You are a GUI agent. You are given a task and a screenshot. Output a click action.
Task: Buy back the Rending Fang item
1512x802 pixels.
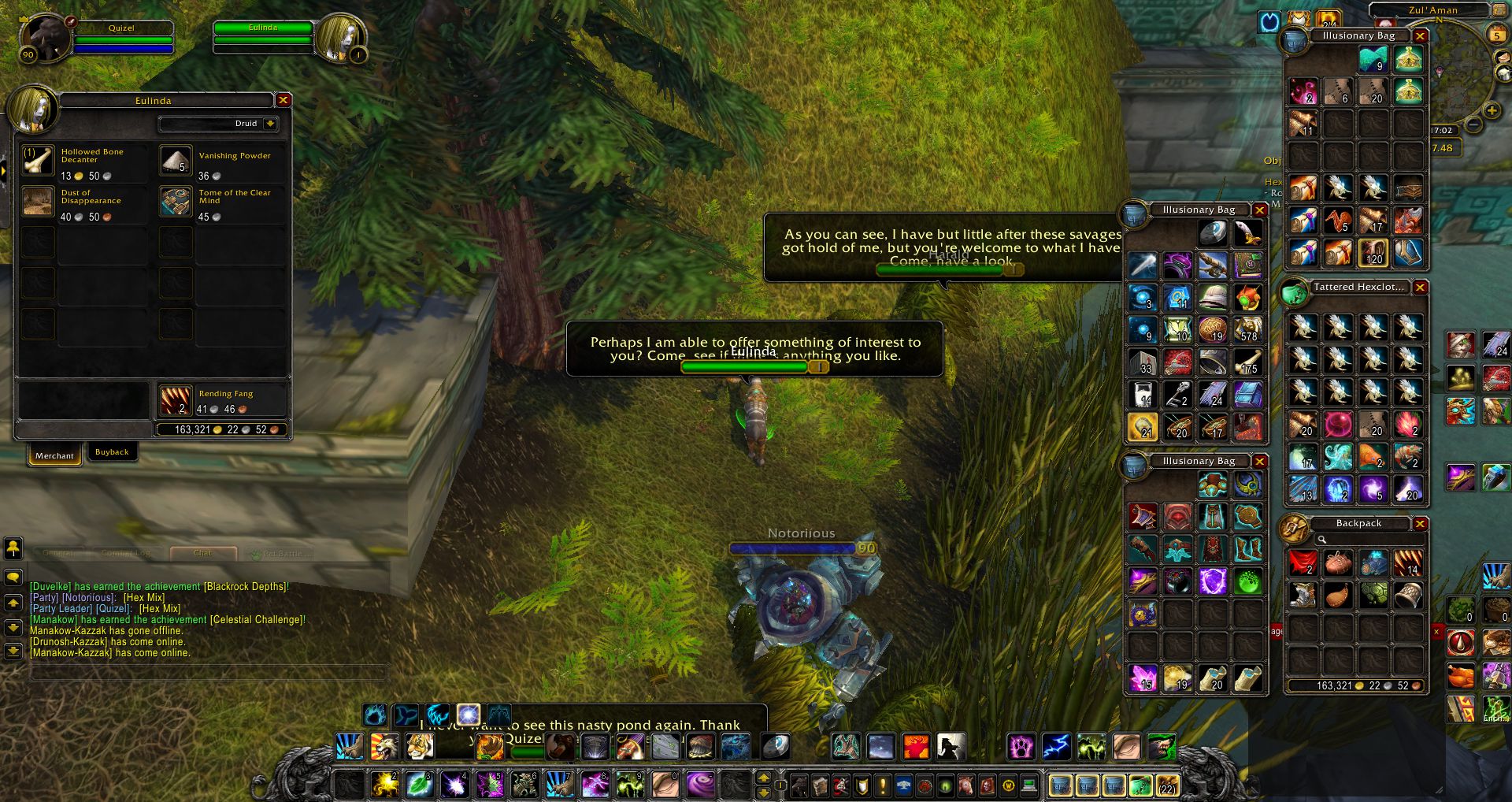tap(175, 401)
